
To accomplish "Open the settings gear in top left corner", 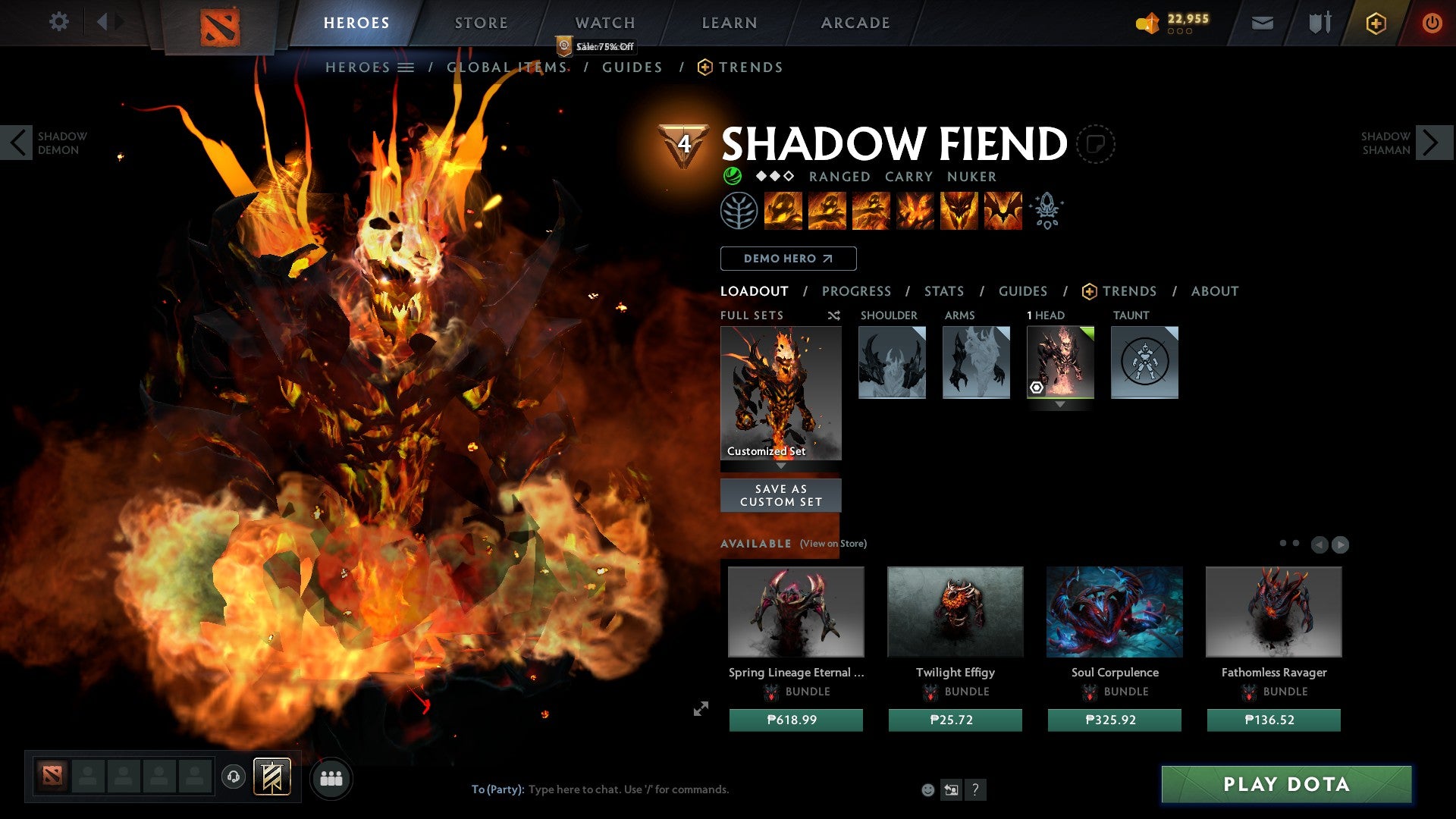I will [x=59, y=22].
